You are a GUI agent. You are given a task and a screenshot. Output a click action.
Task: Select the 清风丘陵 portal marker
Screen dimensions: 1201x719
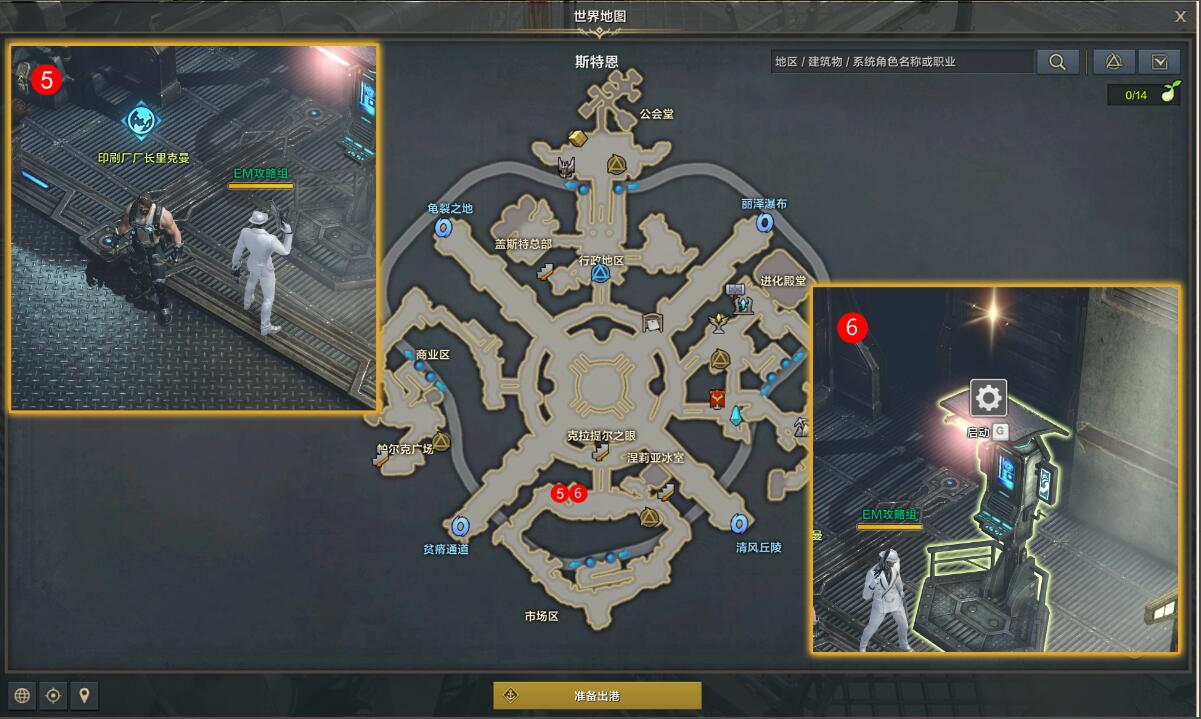[739, 524]
